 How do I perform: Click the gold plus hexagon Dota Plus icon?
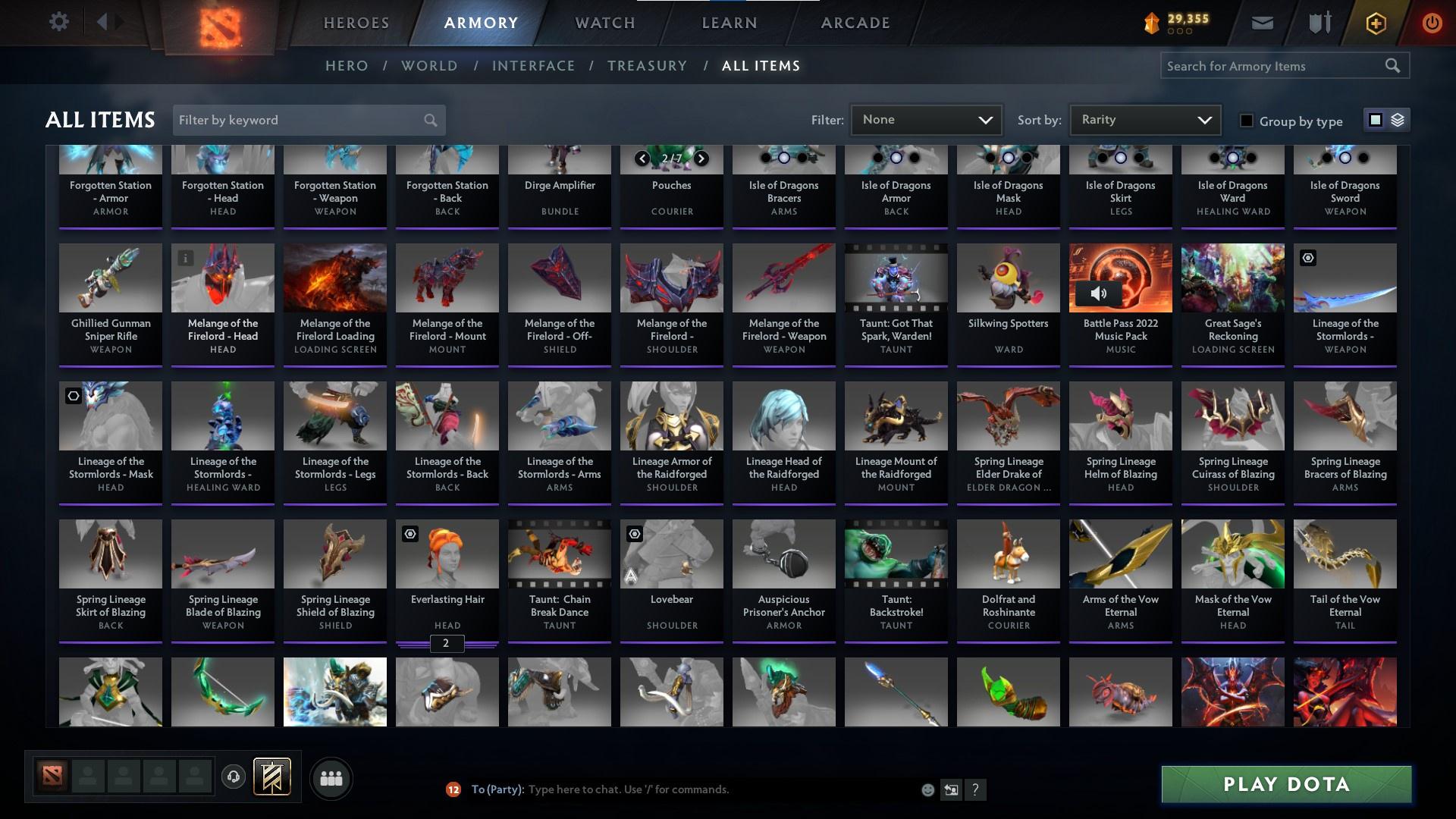(x=1374, y=23)
